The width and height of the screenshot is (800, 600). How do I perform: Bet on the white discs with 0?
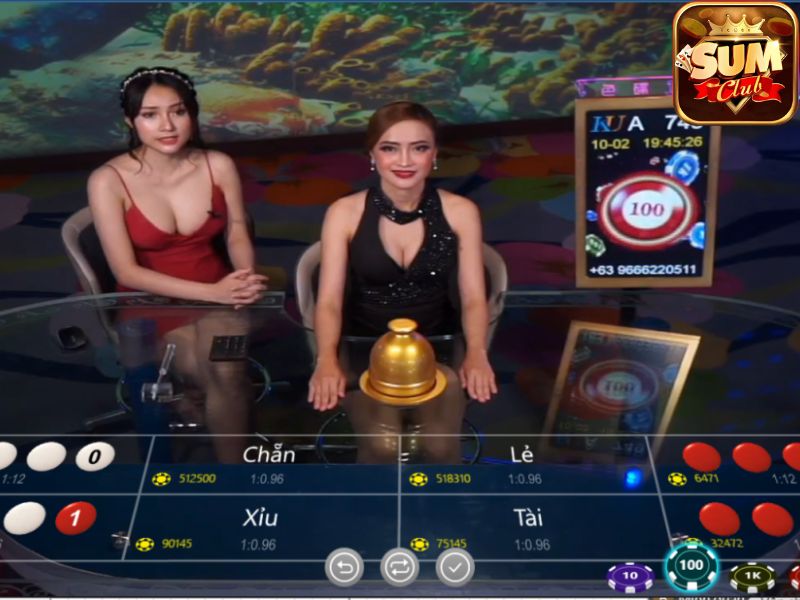60,460
